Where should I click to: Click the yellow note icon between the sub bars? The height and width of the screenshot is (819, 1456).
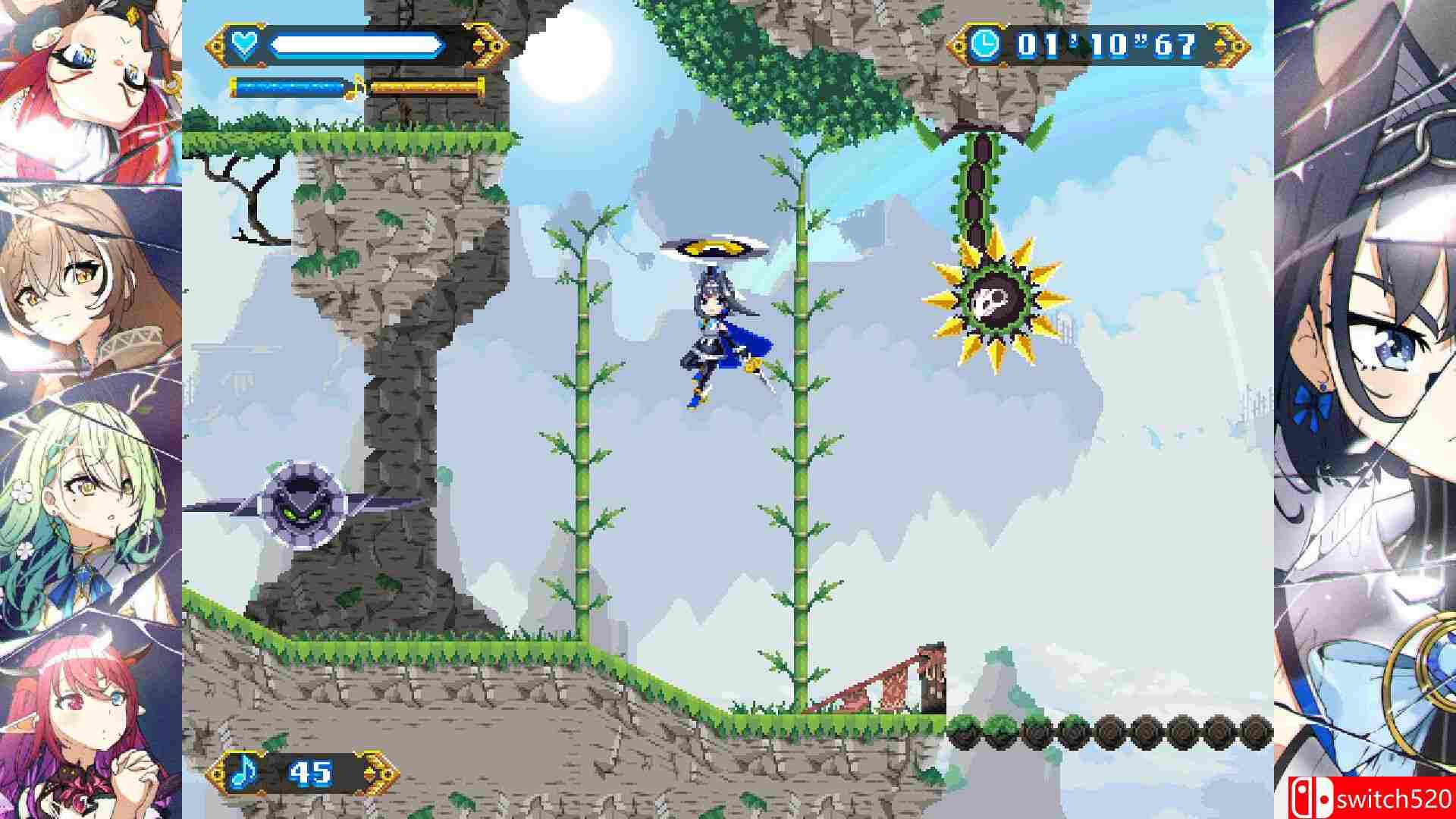point(356,86)
